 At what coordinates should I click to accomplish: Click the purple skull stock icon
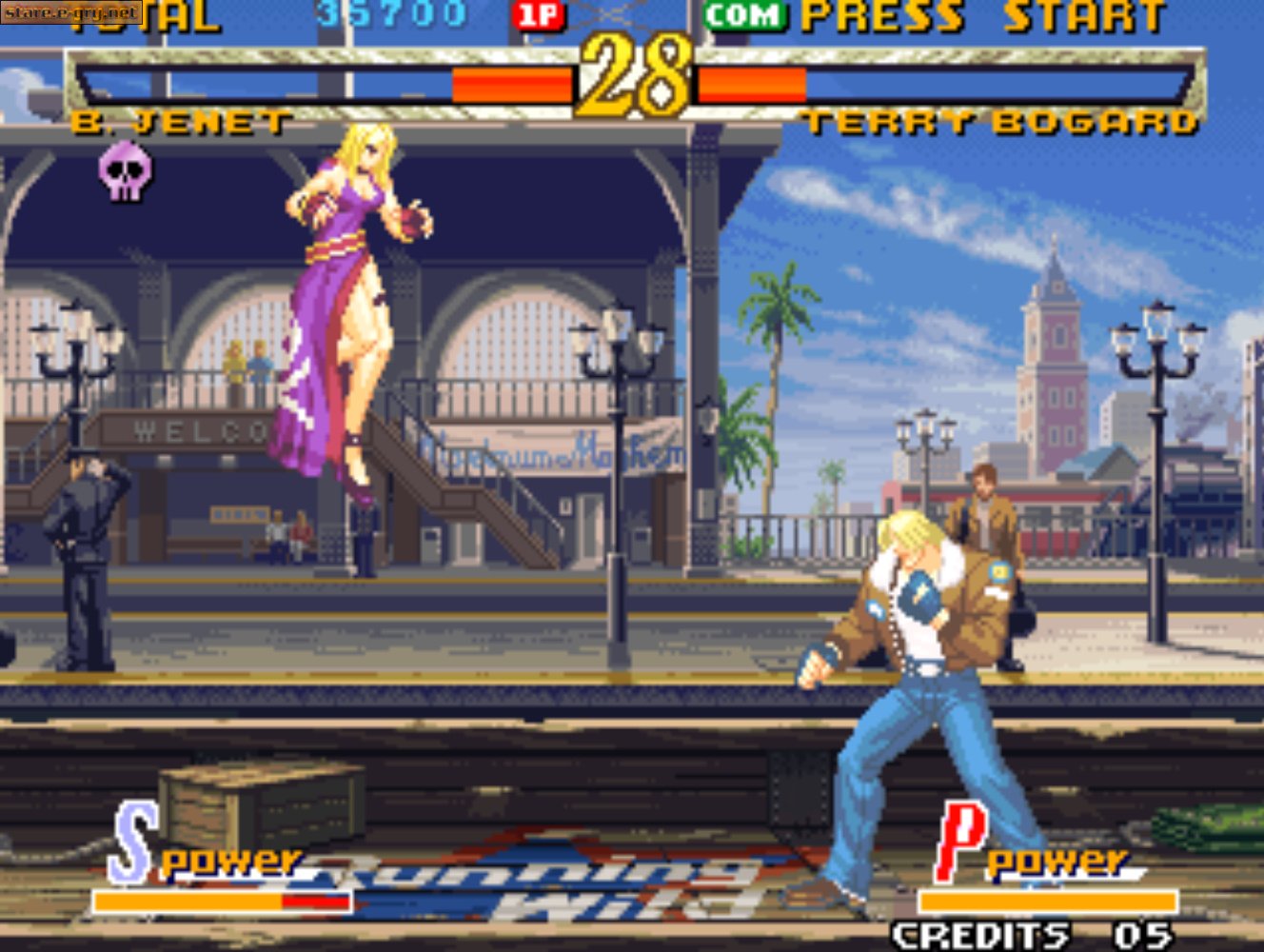click(125, 169)
